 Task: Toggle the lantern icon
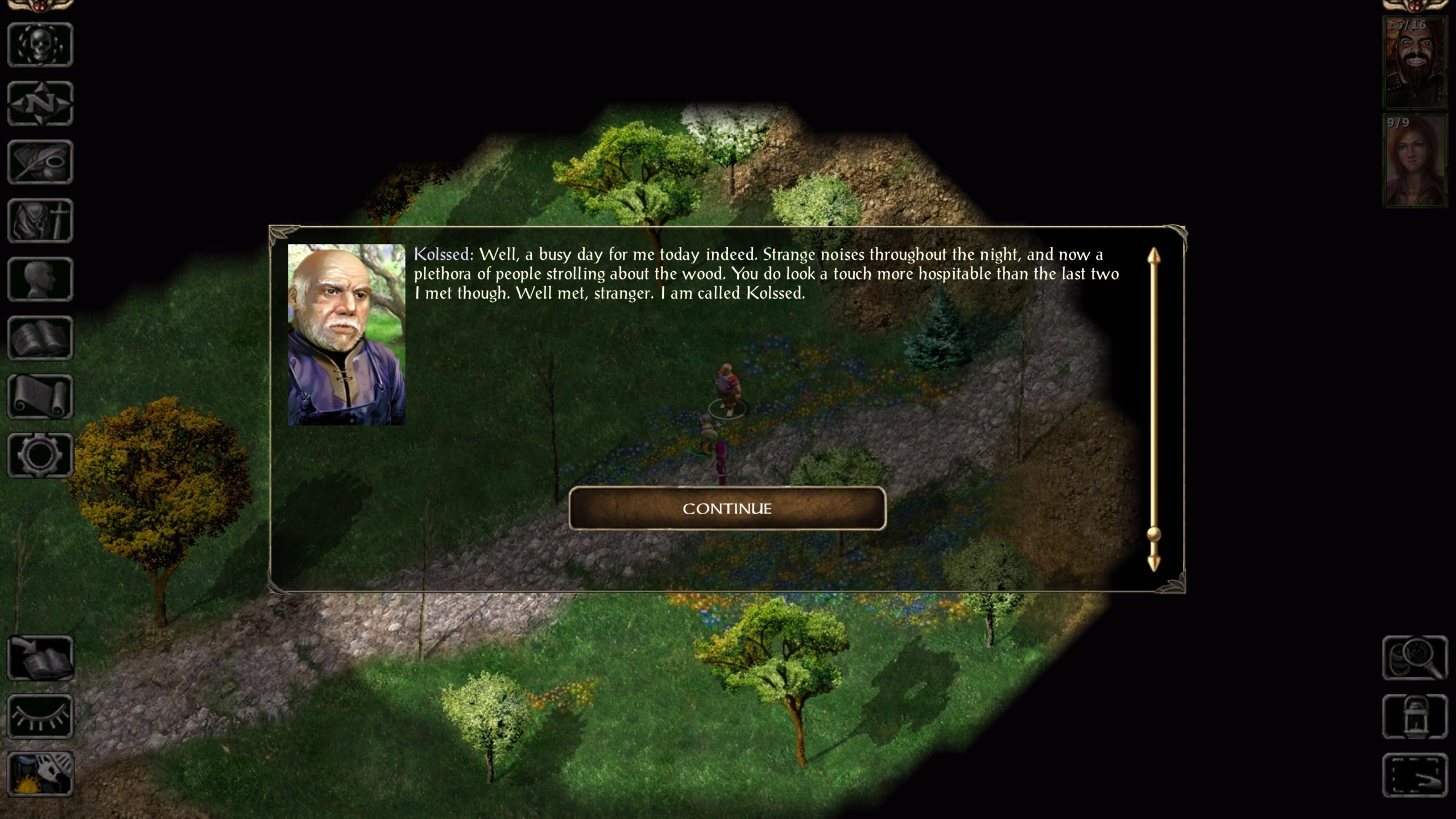1414,717
